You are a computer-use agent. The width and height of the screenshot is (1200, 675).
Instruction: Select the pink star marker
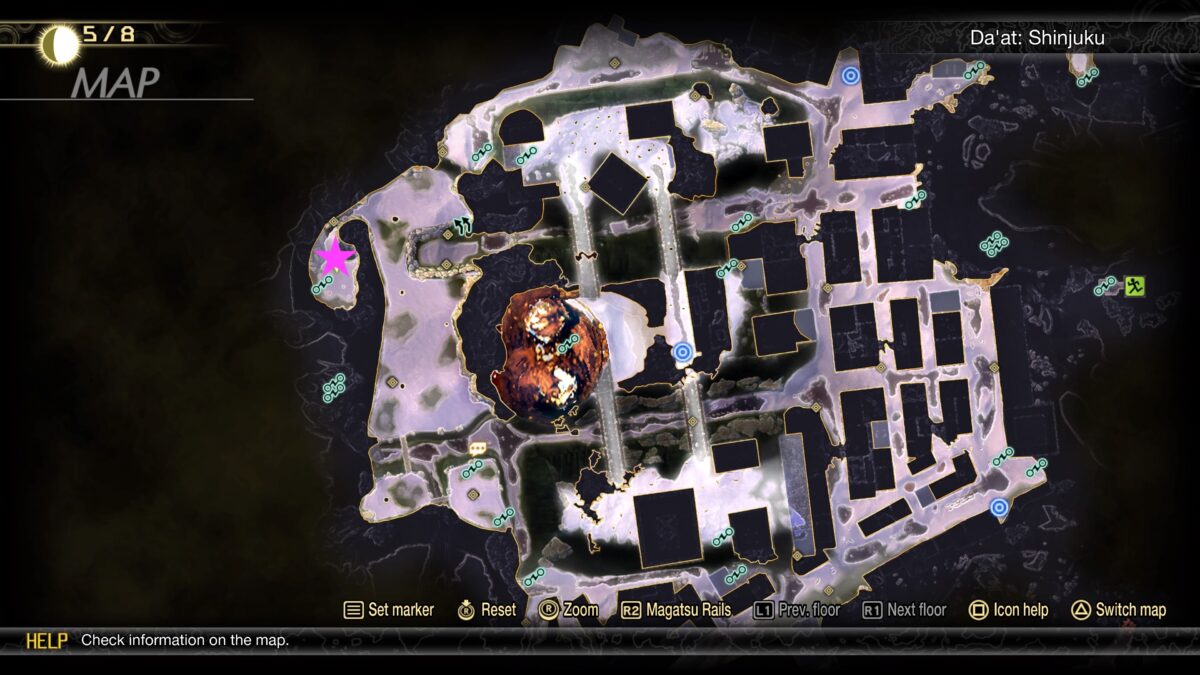click(335, 258)
